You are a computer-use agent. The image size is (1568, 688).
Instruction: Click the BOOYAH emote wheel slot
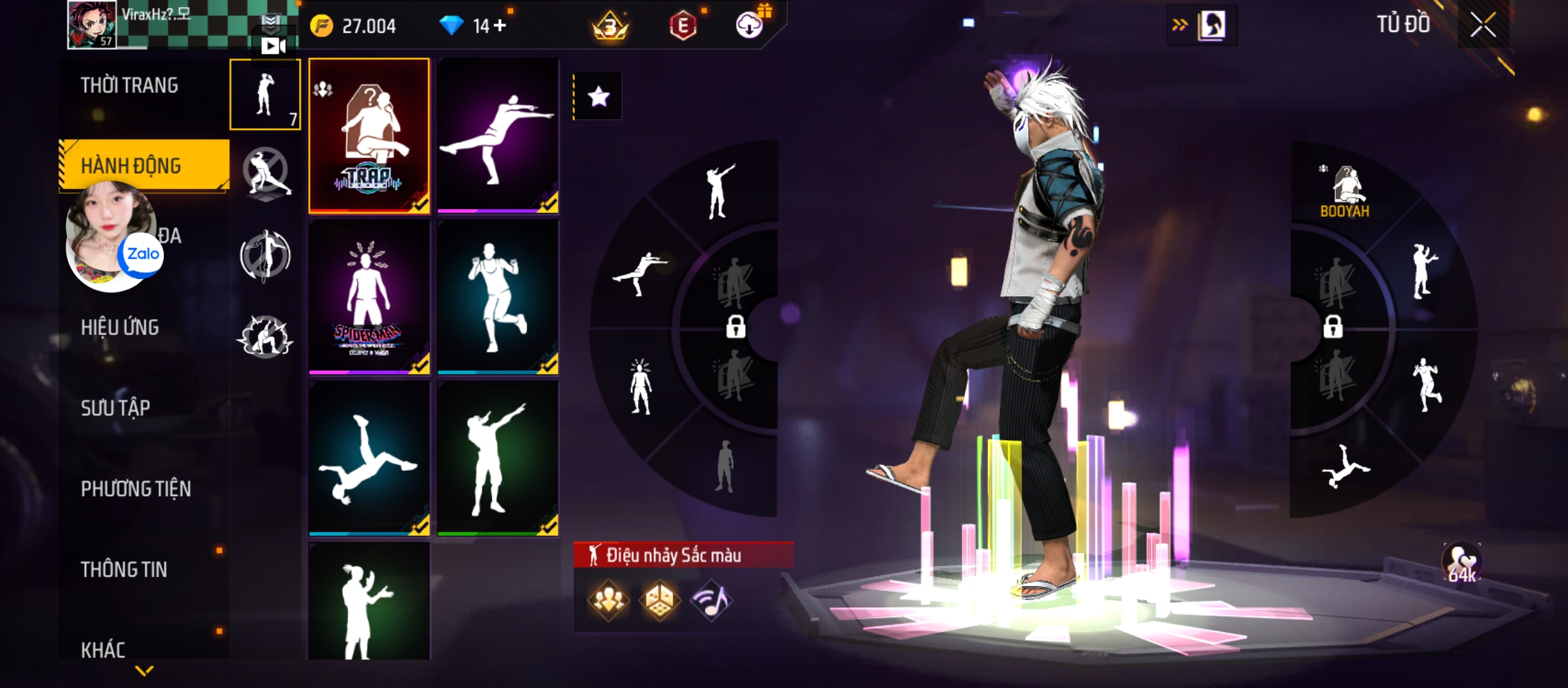(1345, 191)
